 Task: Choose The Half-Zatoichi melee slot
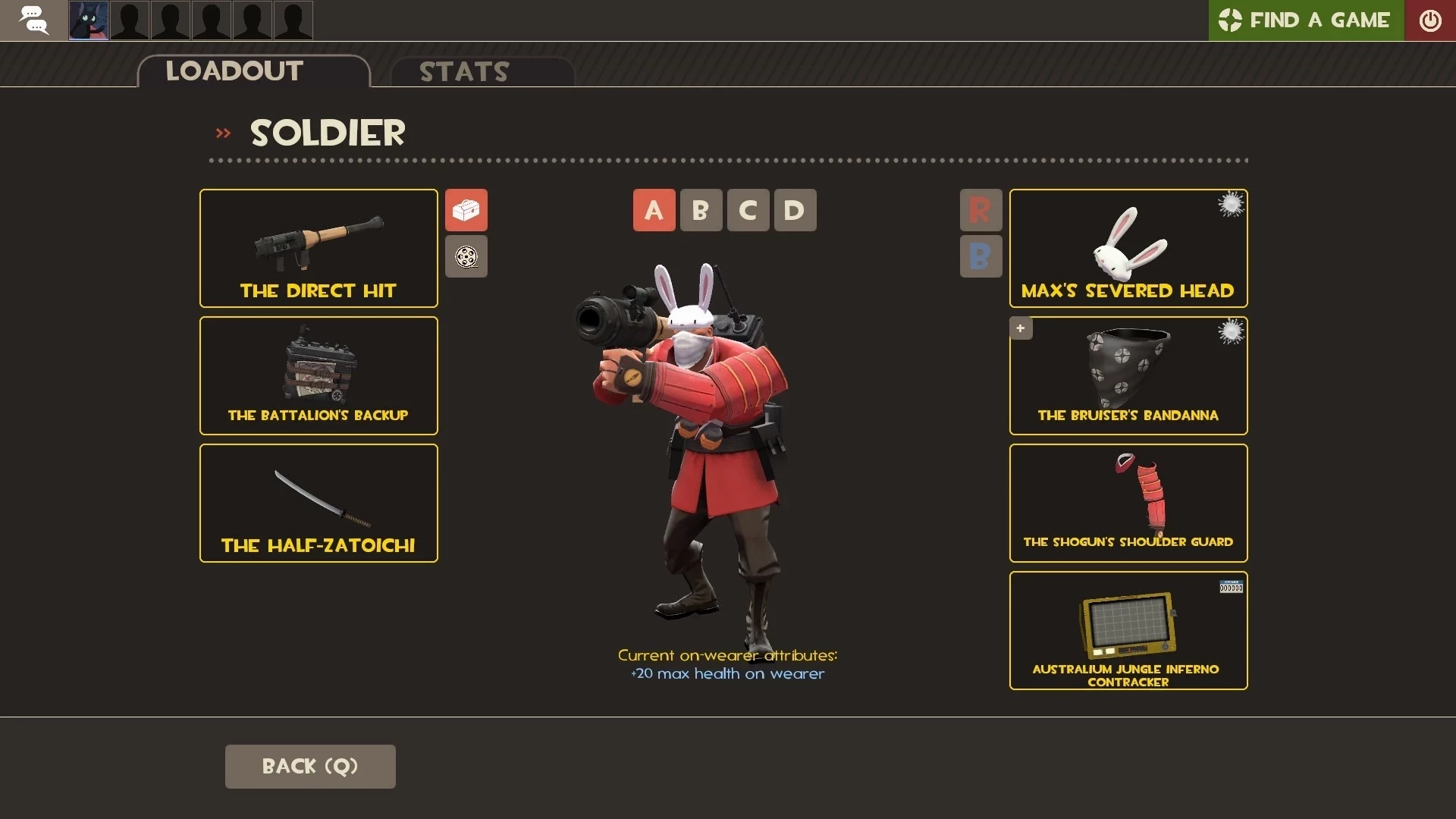tap(318, 503)
